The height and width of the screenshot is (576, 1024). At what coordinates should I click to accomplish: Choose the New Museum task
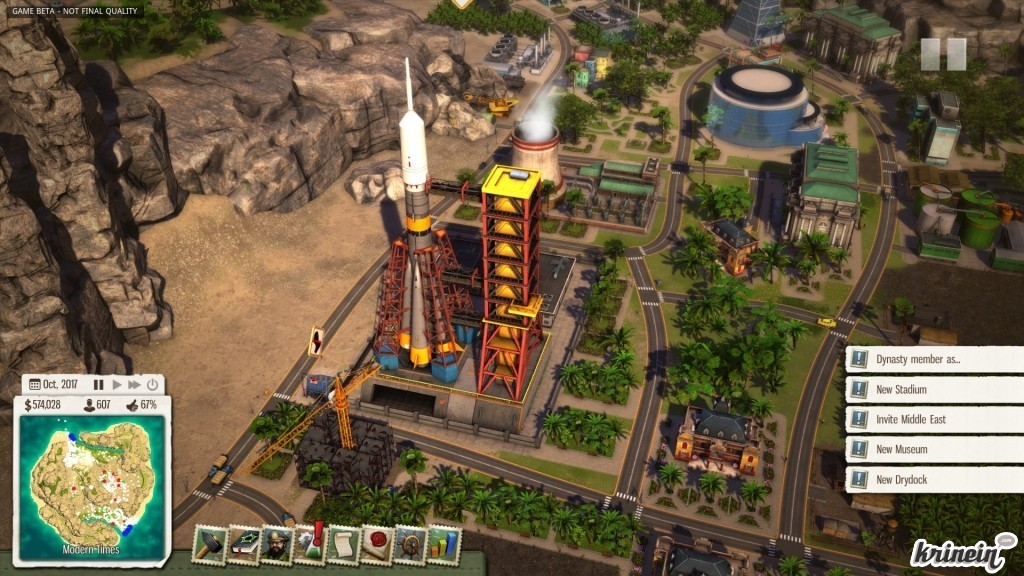point(934,450)
